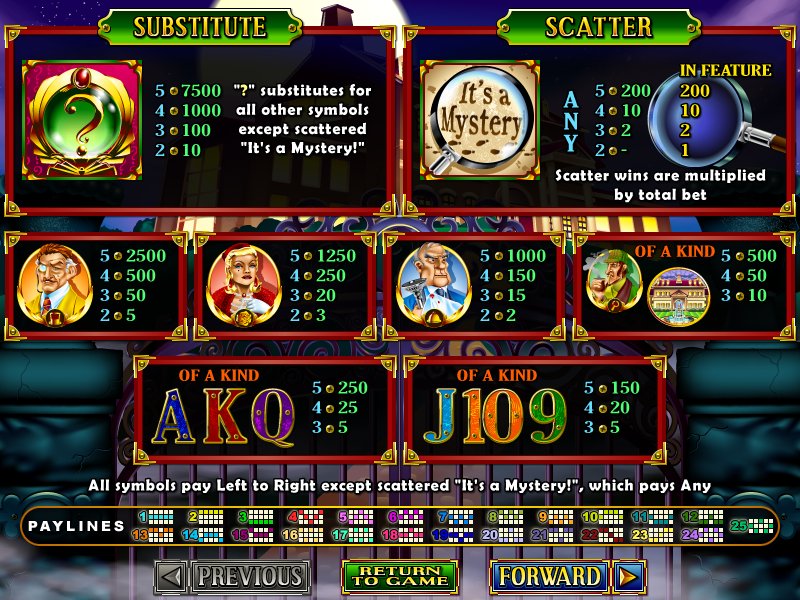Image resolution: width=800 pixels, height=600 pixels.
Task: Click the Return to Game button
Action: pyautogui.click(x=399, y=576)
